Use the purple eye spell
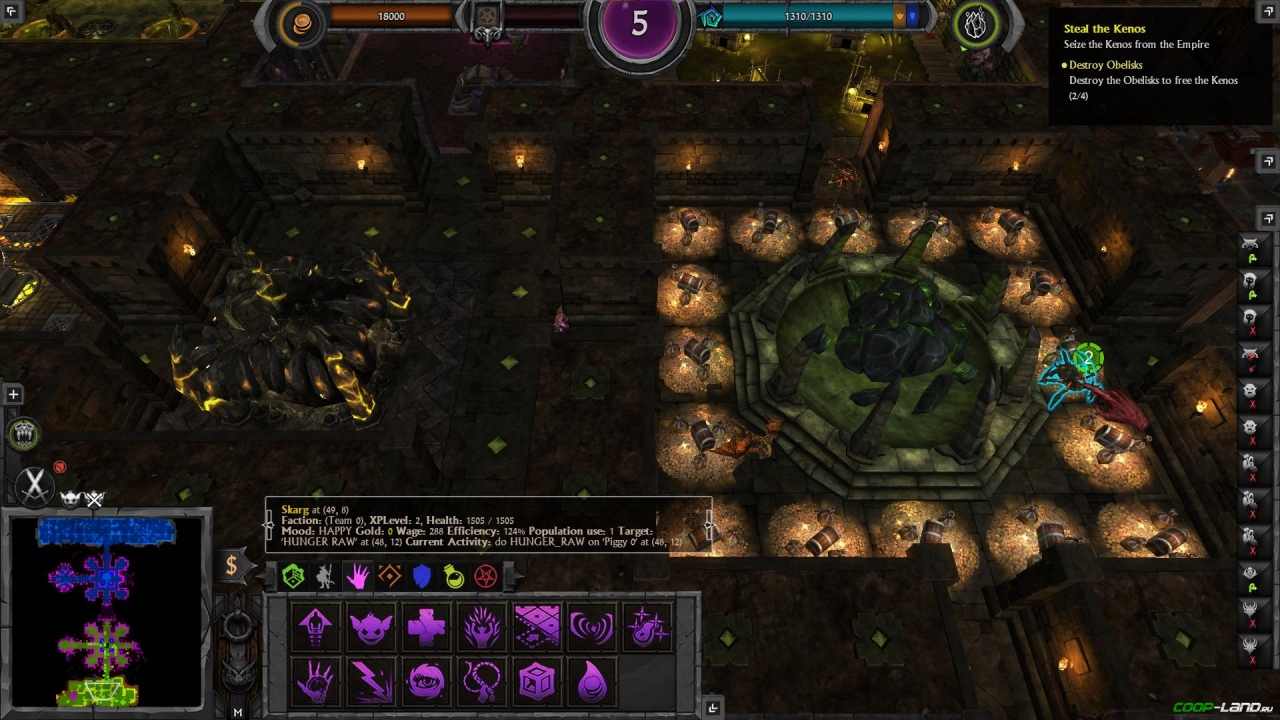 (x=426, y=682)
